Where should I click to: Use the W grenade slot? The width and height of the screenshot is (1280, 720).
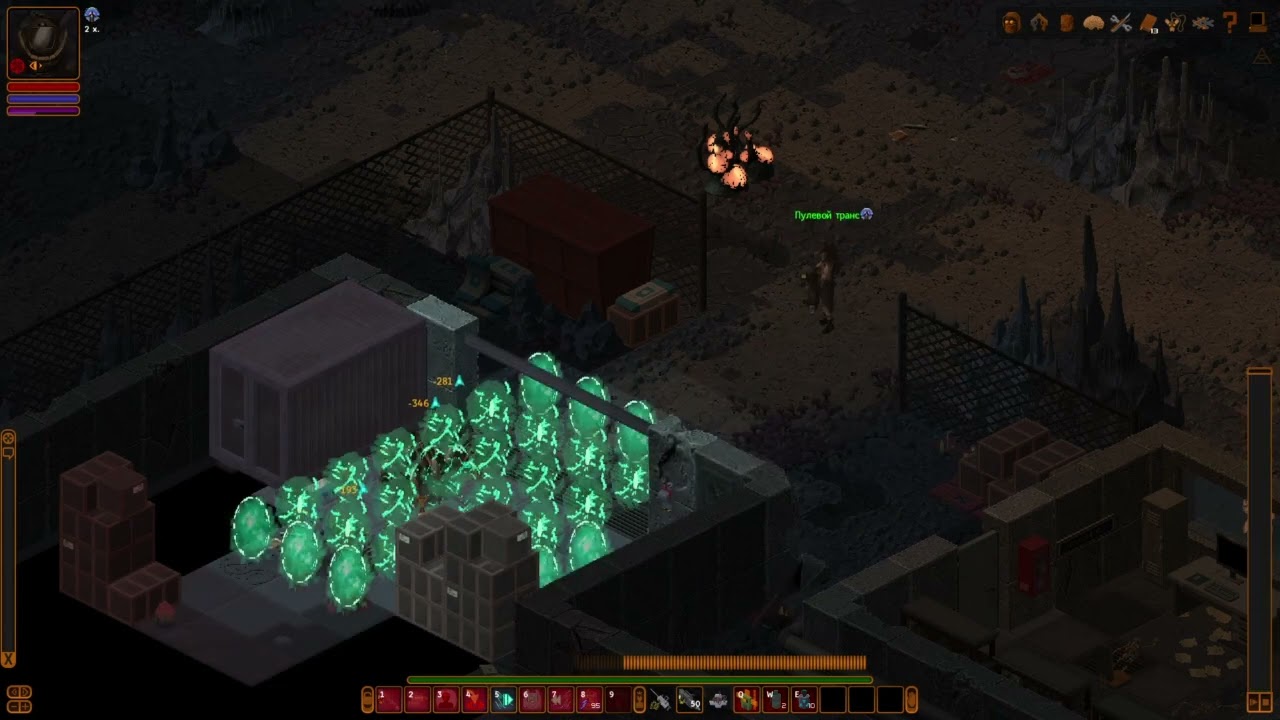click(776, 700)
